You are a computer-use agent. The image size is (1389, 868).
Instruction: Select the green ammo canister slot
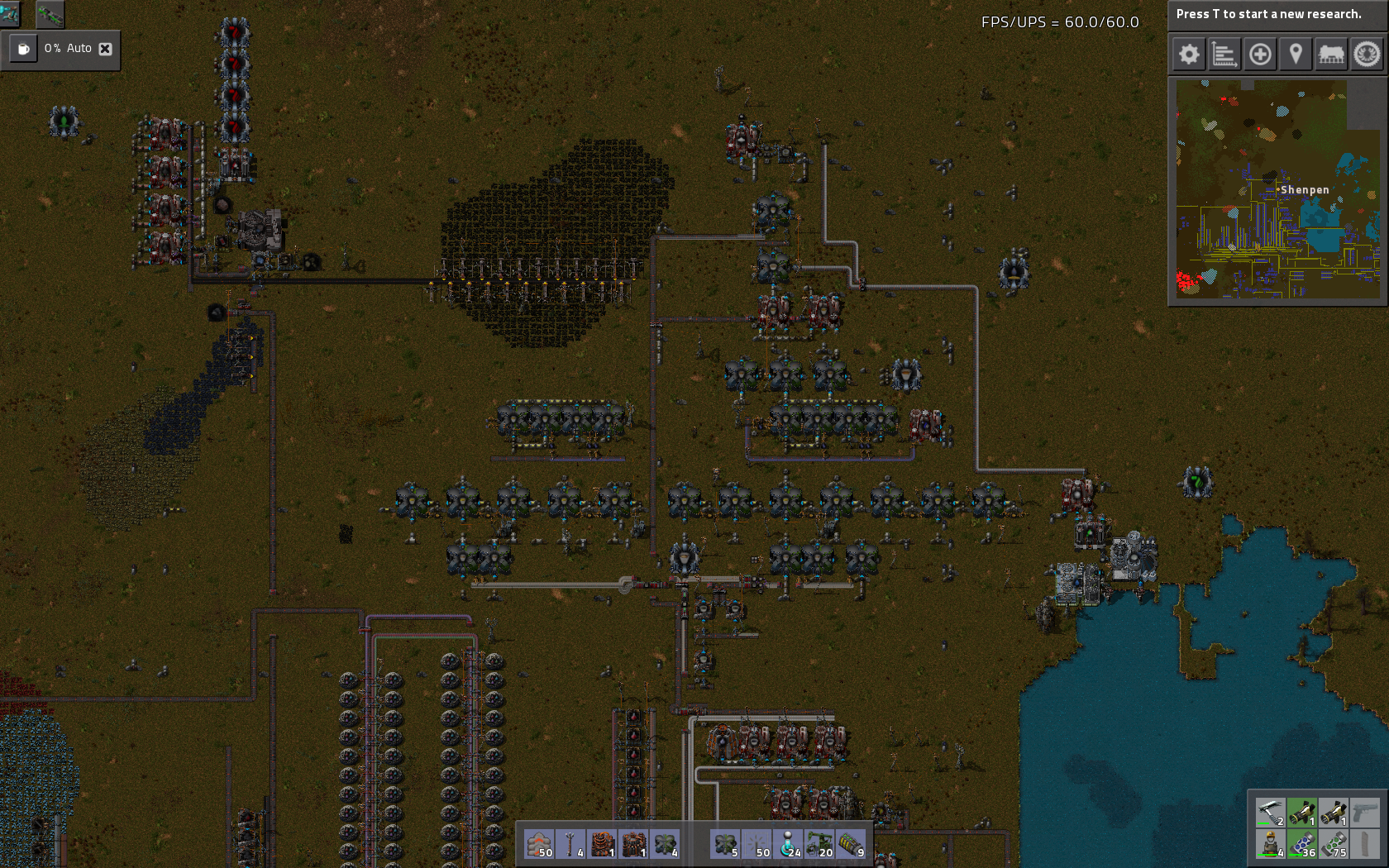click(x=1333, y=844)
